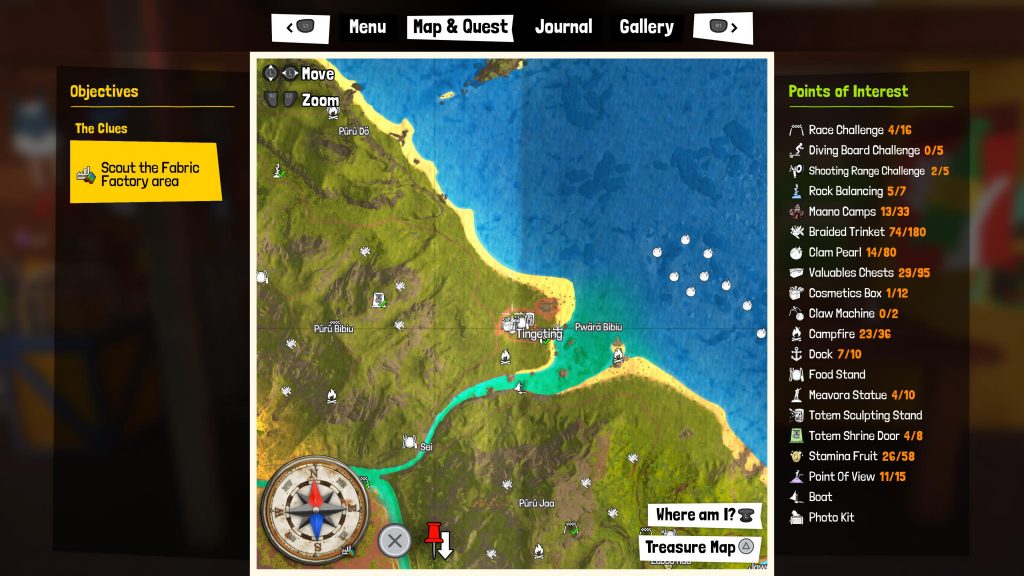1024x576 pixels.
Task: Open the Map & Quest tab
Action: click(460, 27)
